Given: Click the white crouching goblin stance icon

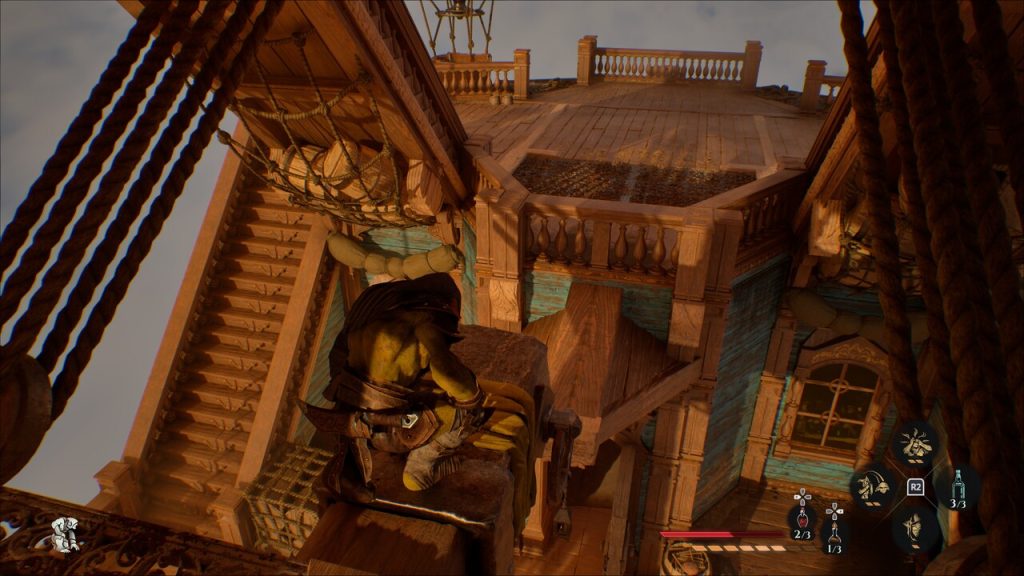Looking at the screenshot, I should pyautogui.click(x=67, y=535).
